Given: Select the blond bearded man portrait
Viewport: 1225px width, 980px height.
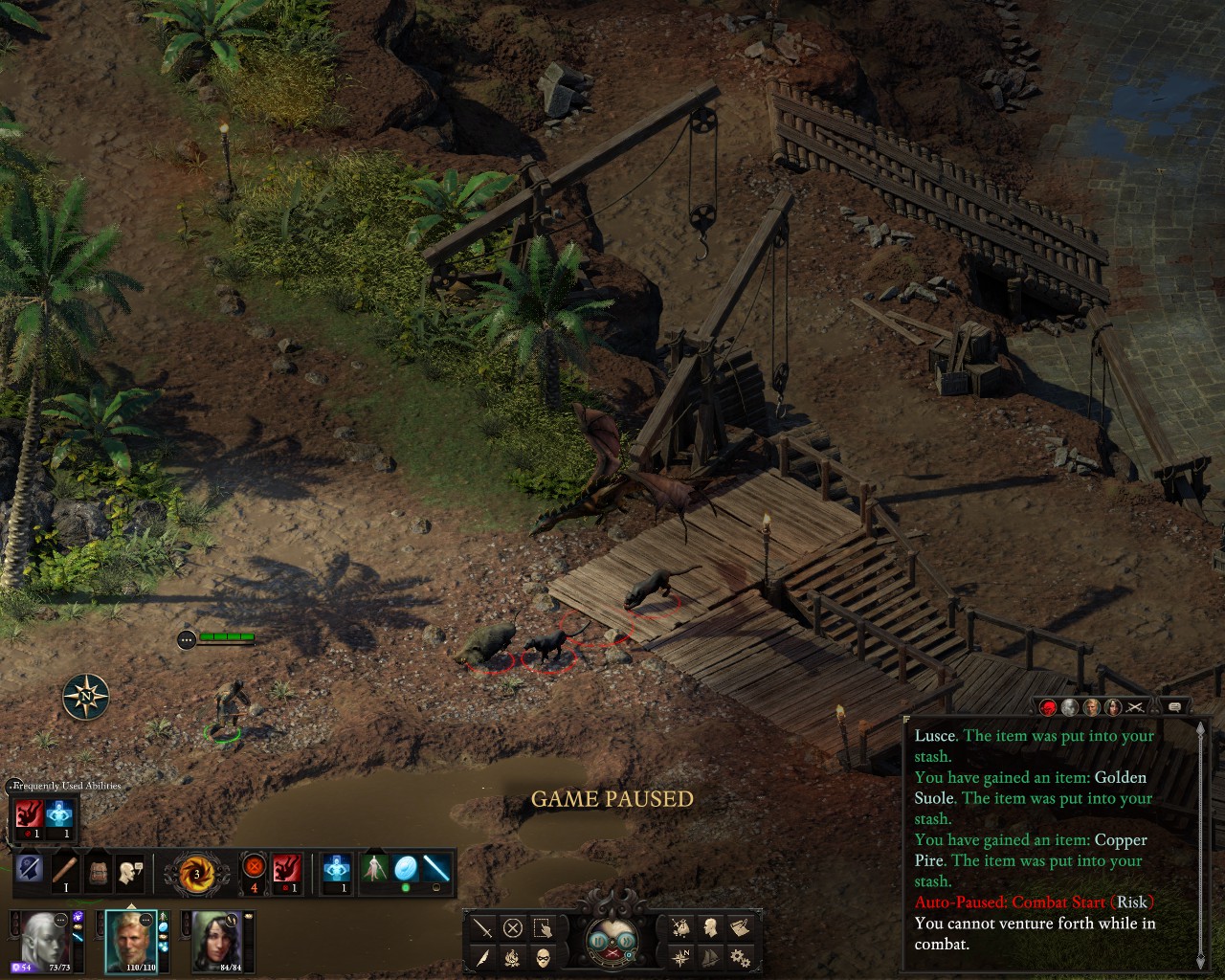Looking at the screenshot, I should [130, 939].
